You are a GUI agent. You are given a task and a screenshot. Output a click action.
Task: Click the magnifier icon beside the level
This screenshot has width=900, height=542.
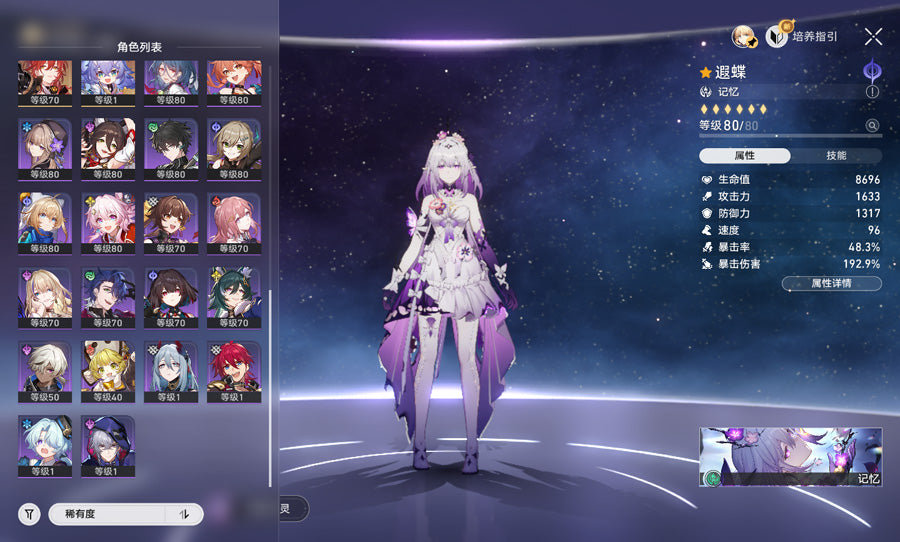point(872,126)
